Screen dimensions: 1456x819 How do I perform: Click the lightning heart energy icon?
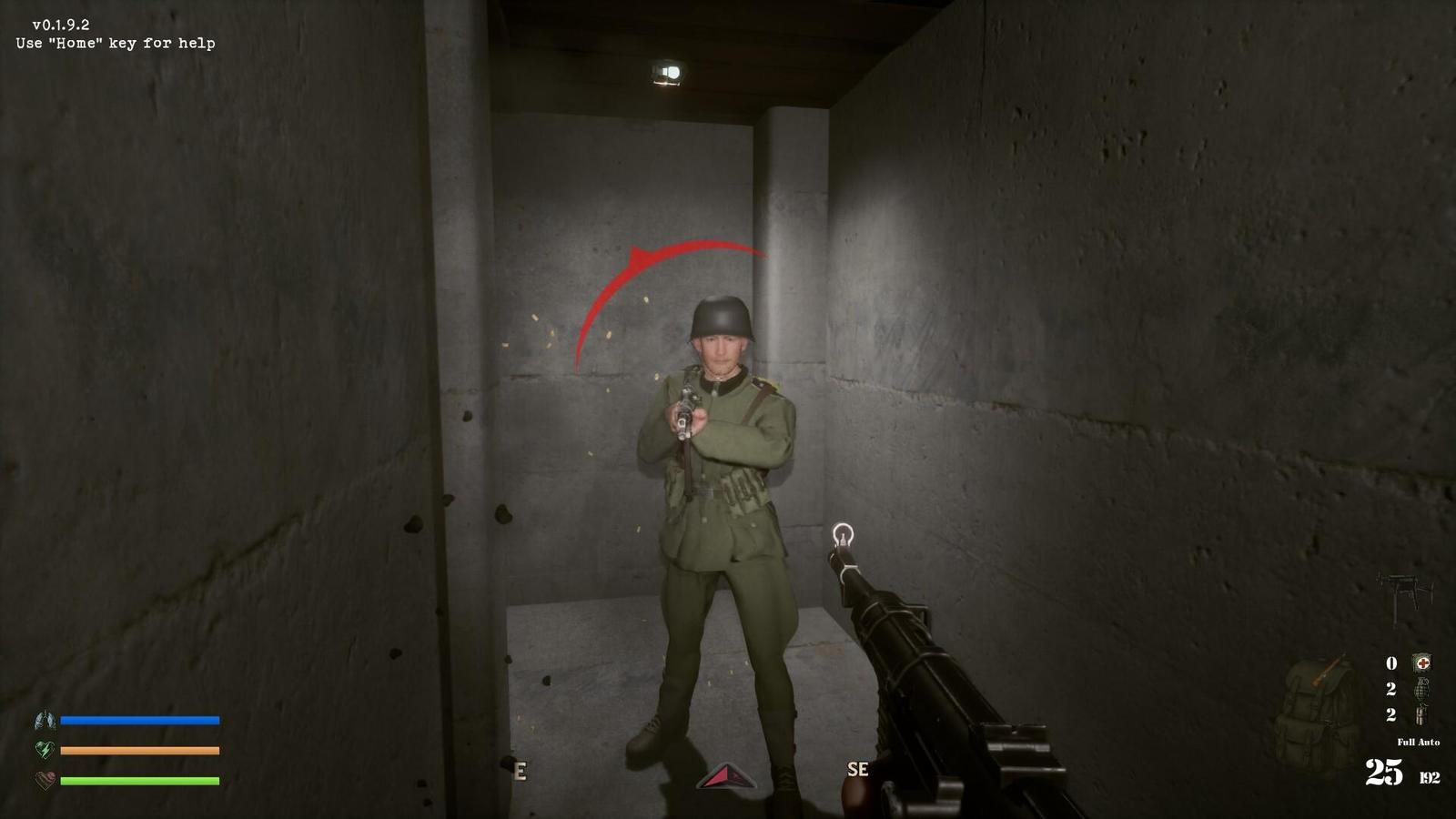[x=43, y=750]
